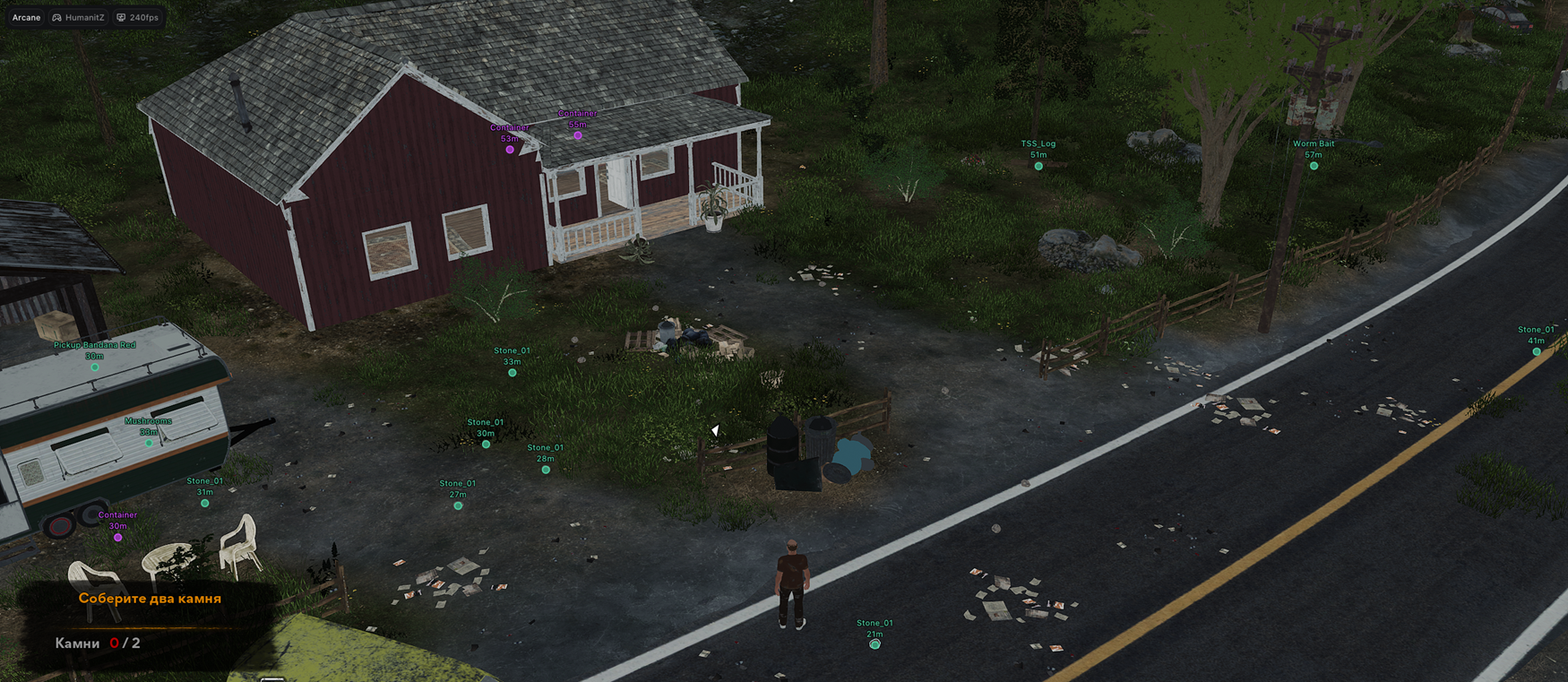Click the white cursor arrow near the fence

(714, 431)
